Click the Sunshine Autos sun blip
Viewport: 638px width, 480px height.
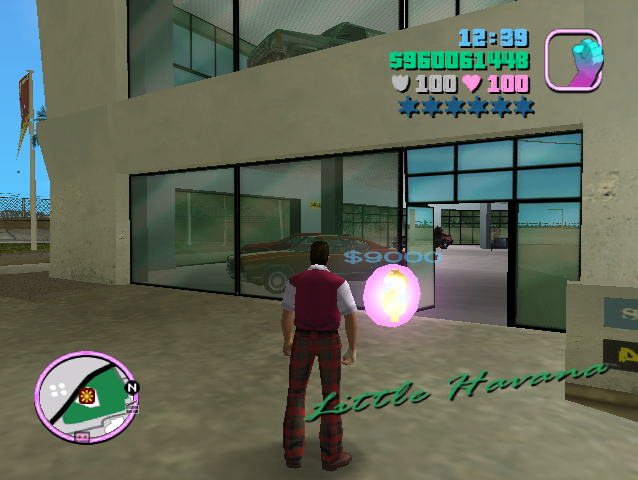pos(87,395)
